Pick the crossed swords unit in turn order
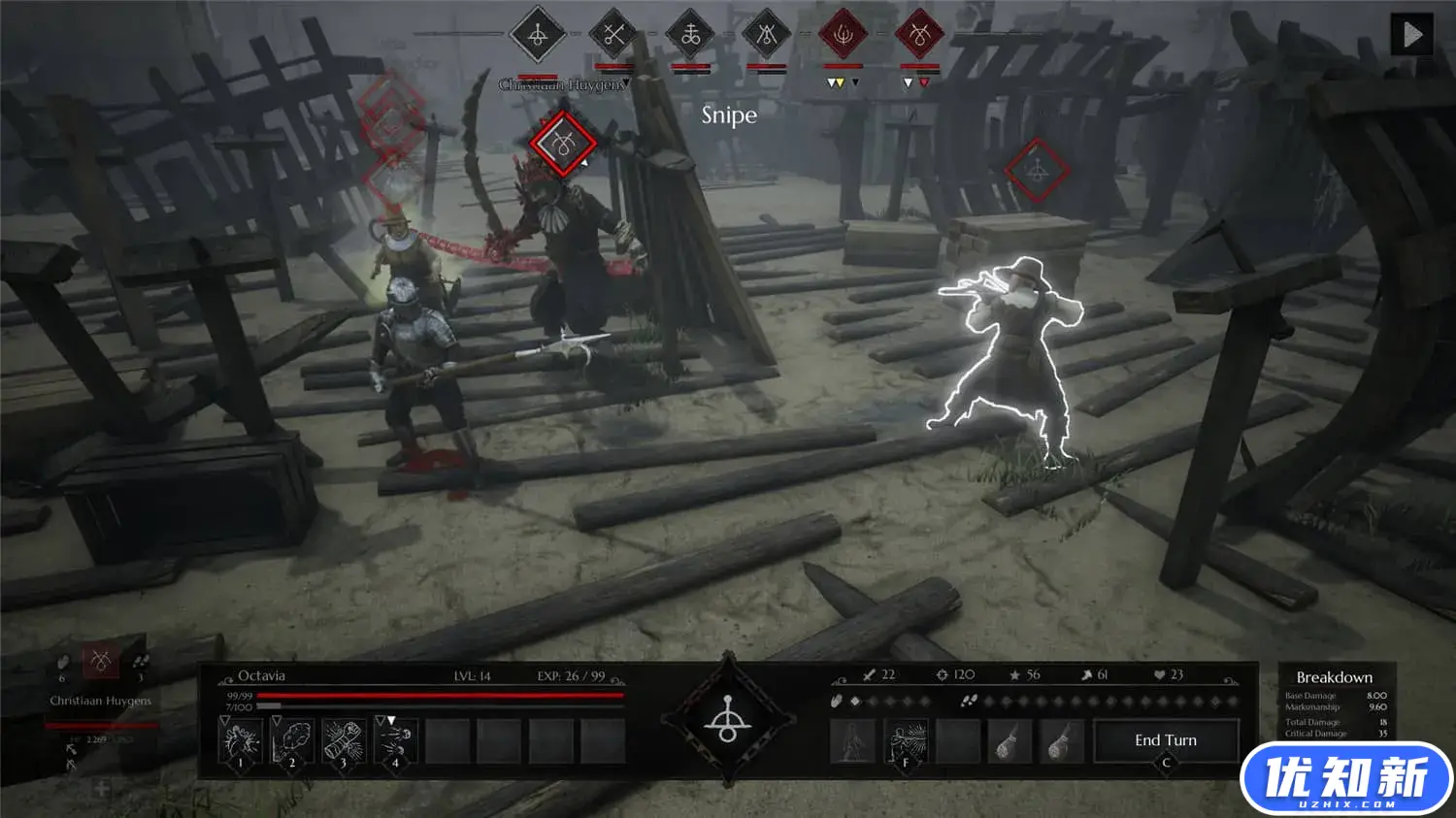 click(613, 36)
